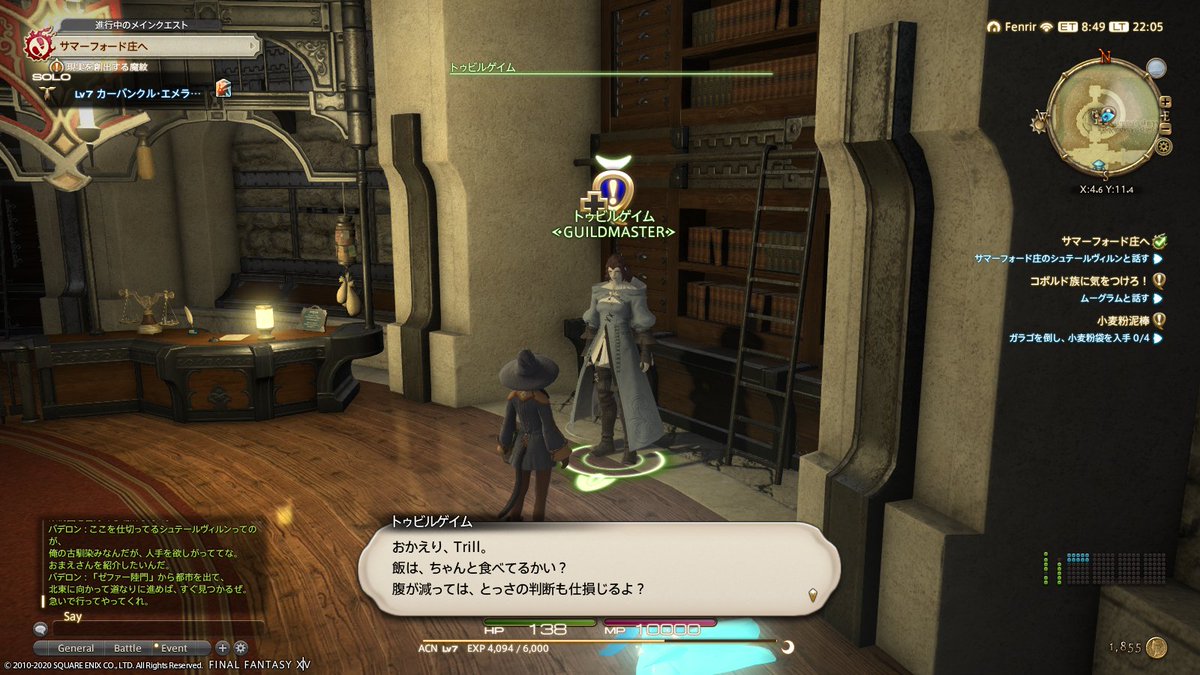Click the gil currency coin icon
1200x675 pixels.
tap(1157, 648)
